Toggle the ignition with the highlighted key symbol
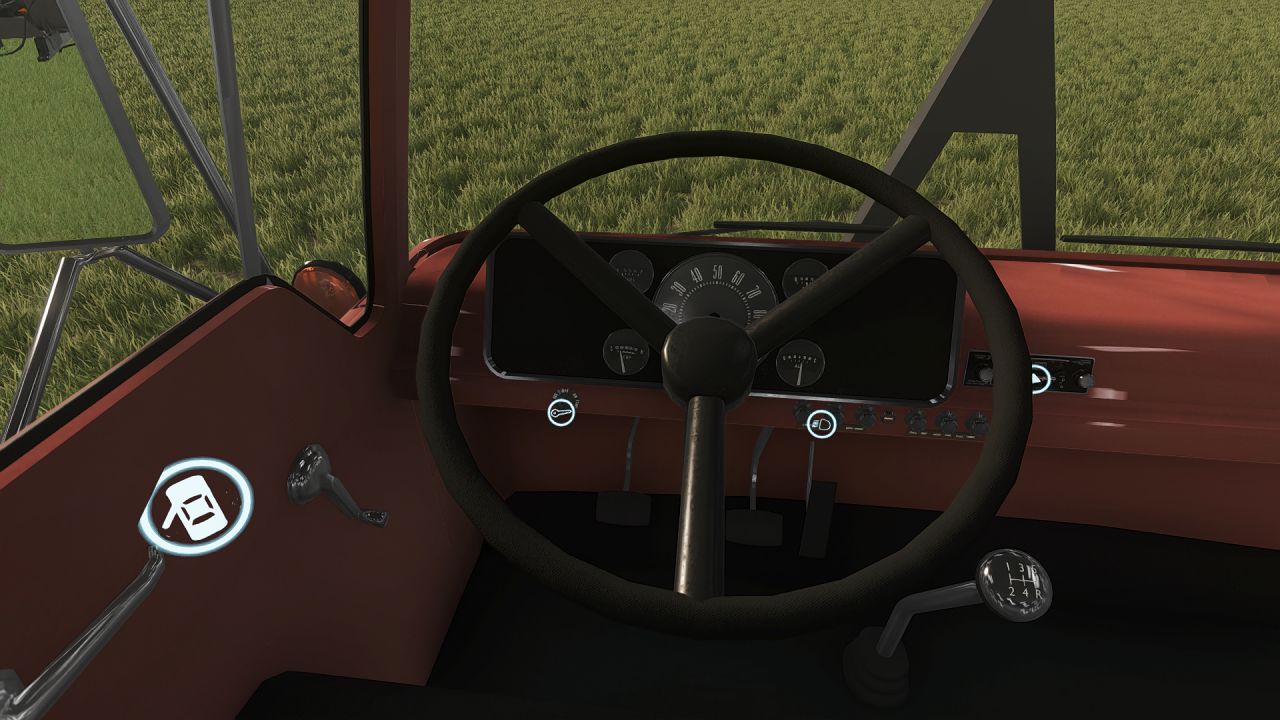The width and height of the screenshot is (1280, 720). (x=560, y=414)
